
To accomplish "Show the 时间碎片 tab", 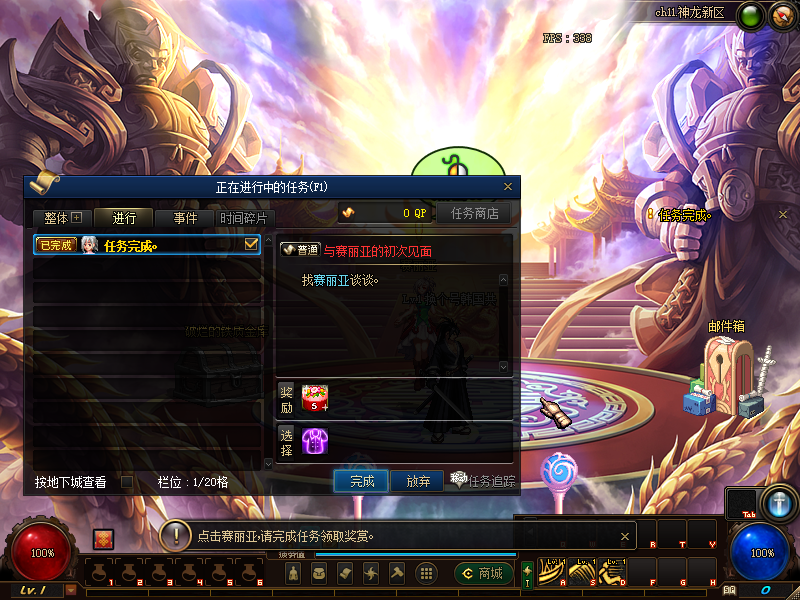I will [x=244, y=218].
